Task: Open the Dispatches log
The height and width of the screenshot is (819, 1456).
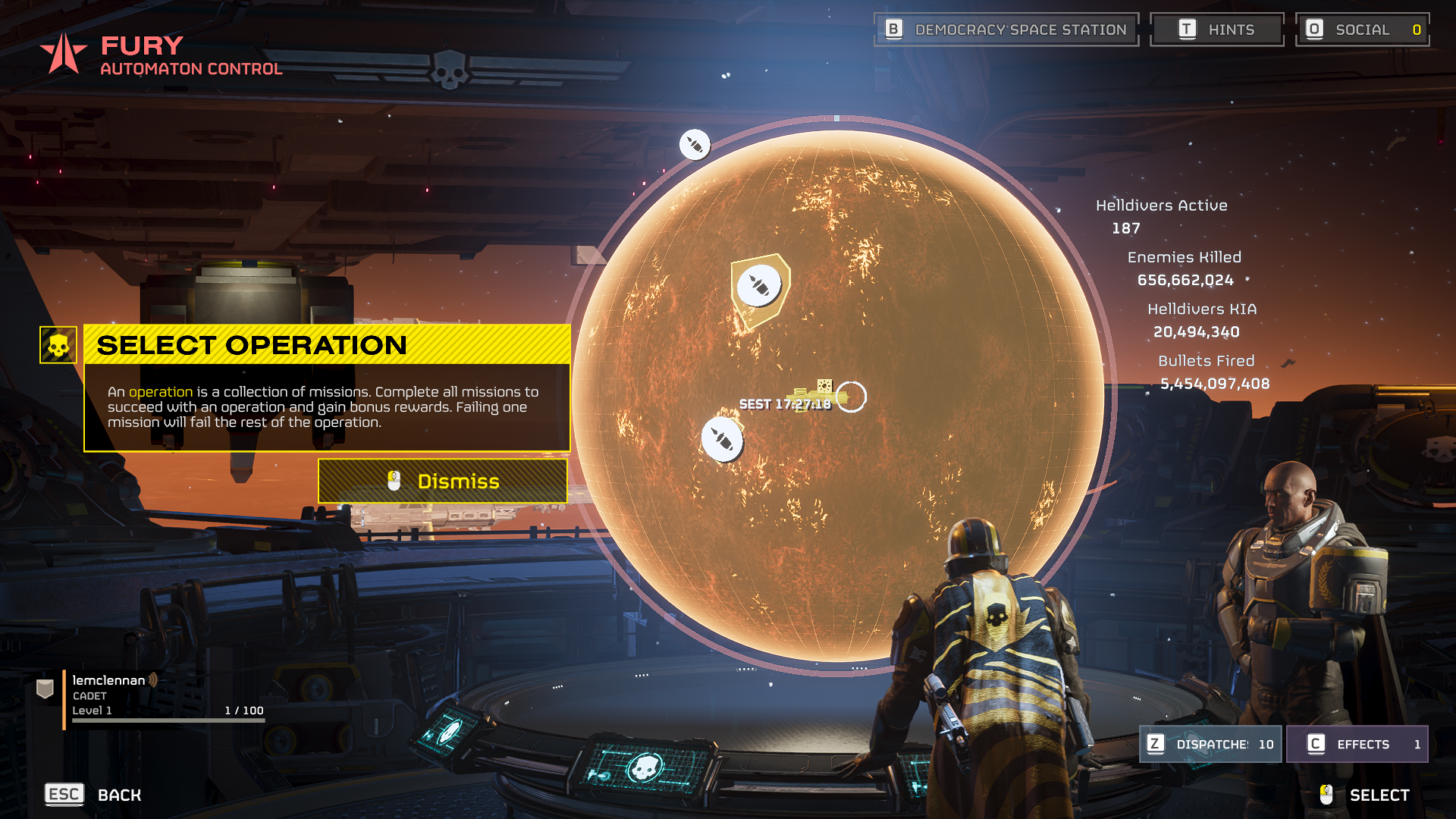Action: click(1211, 744)
